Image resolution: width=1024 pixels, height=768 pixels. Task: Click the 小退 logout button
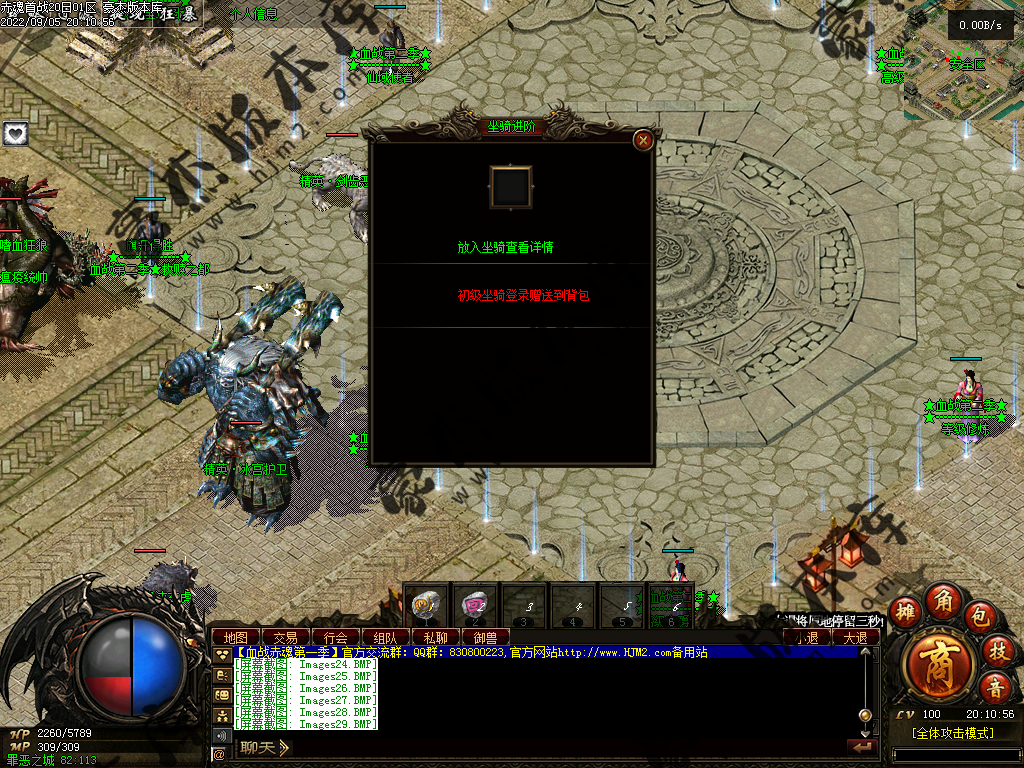[x=806, y=637]
